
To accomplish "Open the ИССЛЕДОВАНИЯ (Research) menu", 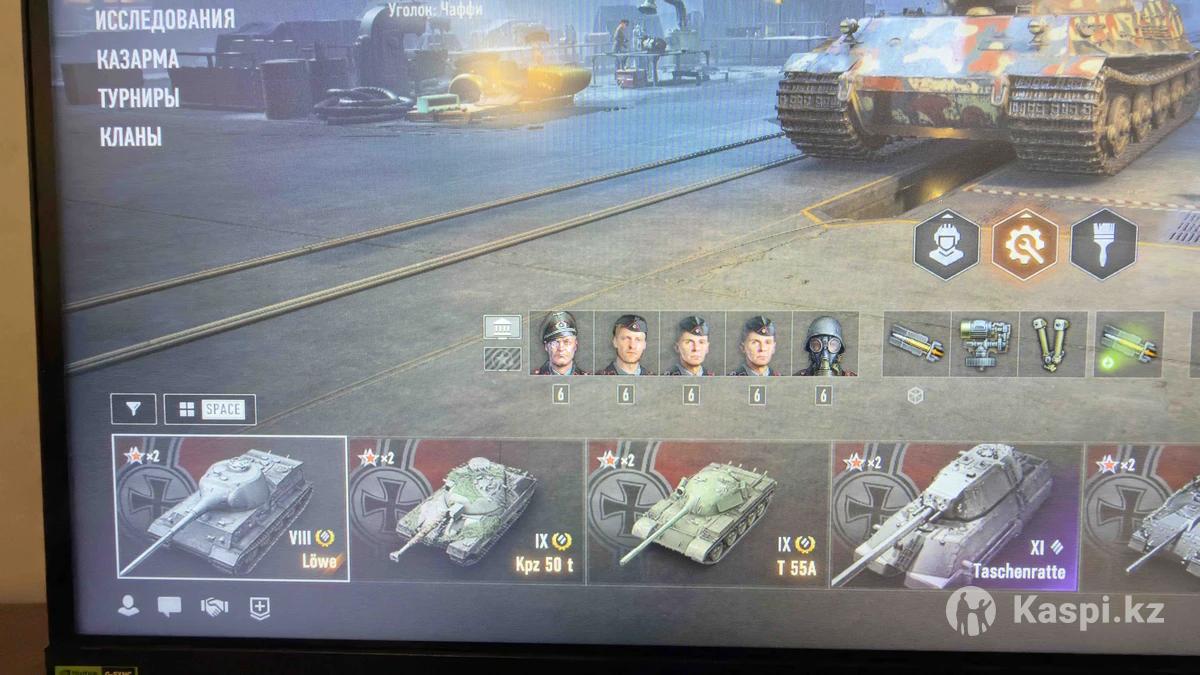I will (x=165, y=19).
